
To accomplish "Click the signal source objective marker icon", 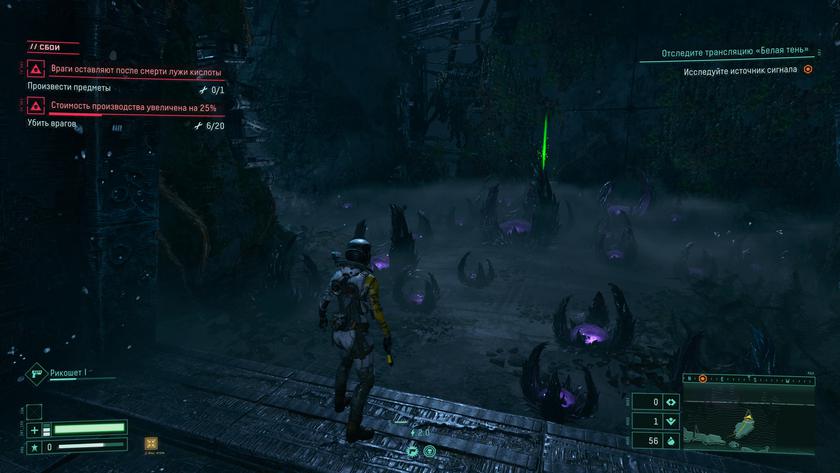I will 807,71.
